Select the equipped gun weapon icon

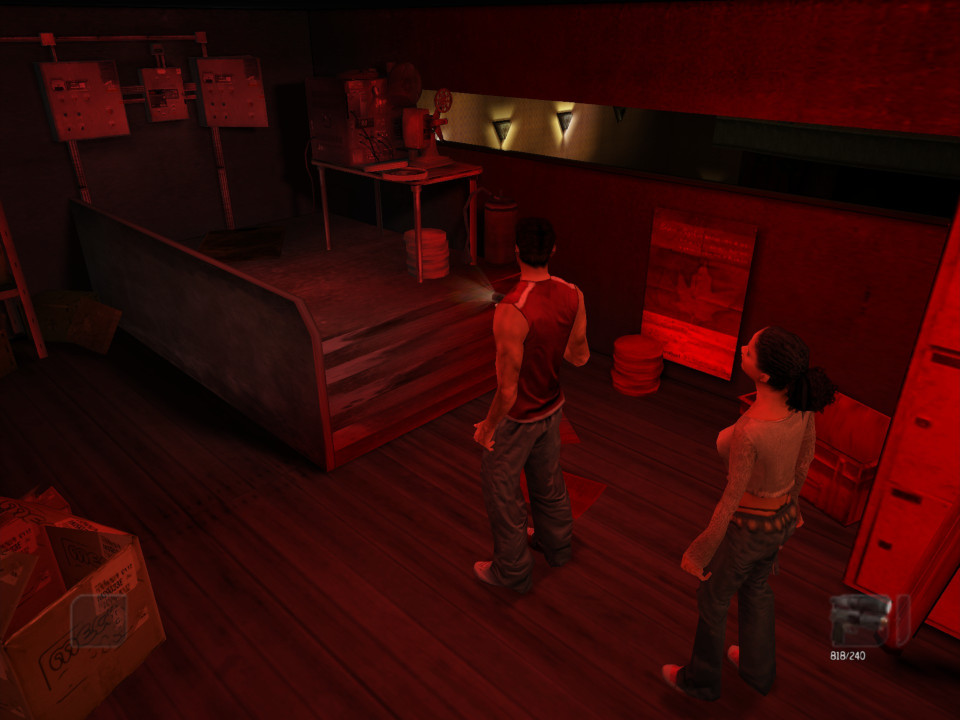pos(861,620)
